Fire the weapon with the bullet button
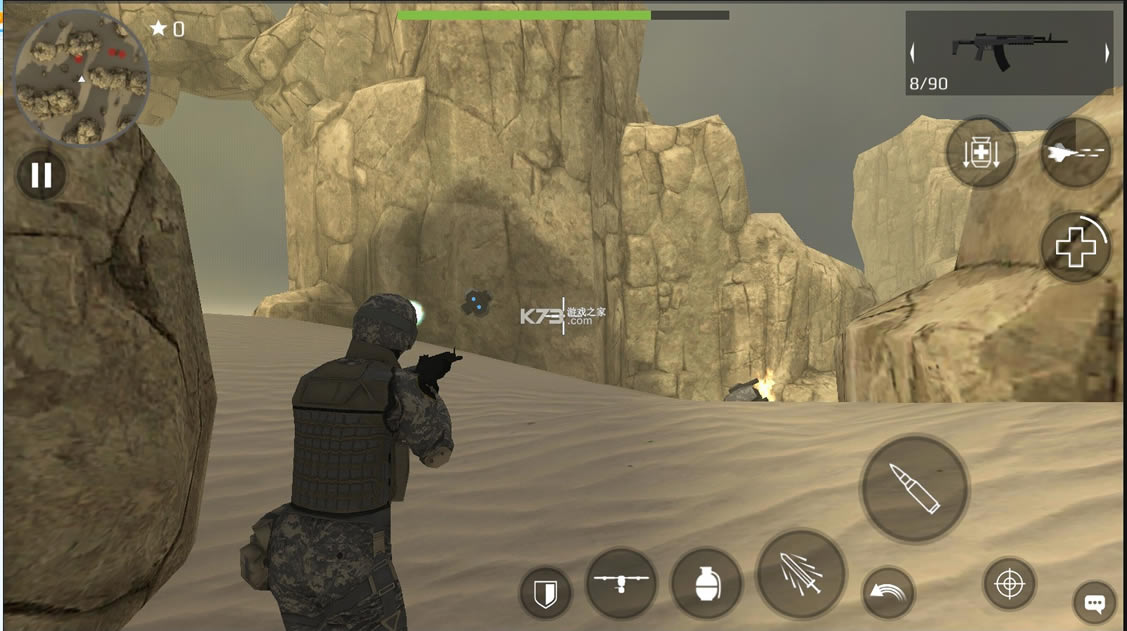 914,489
